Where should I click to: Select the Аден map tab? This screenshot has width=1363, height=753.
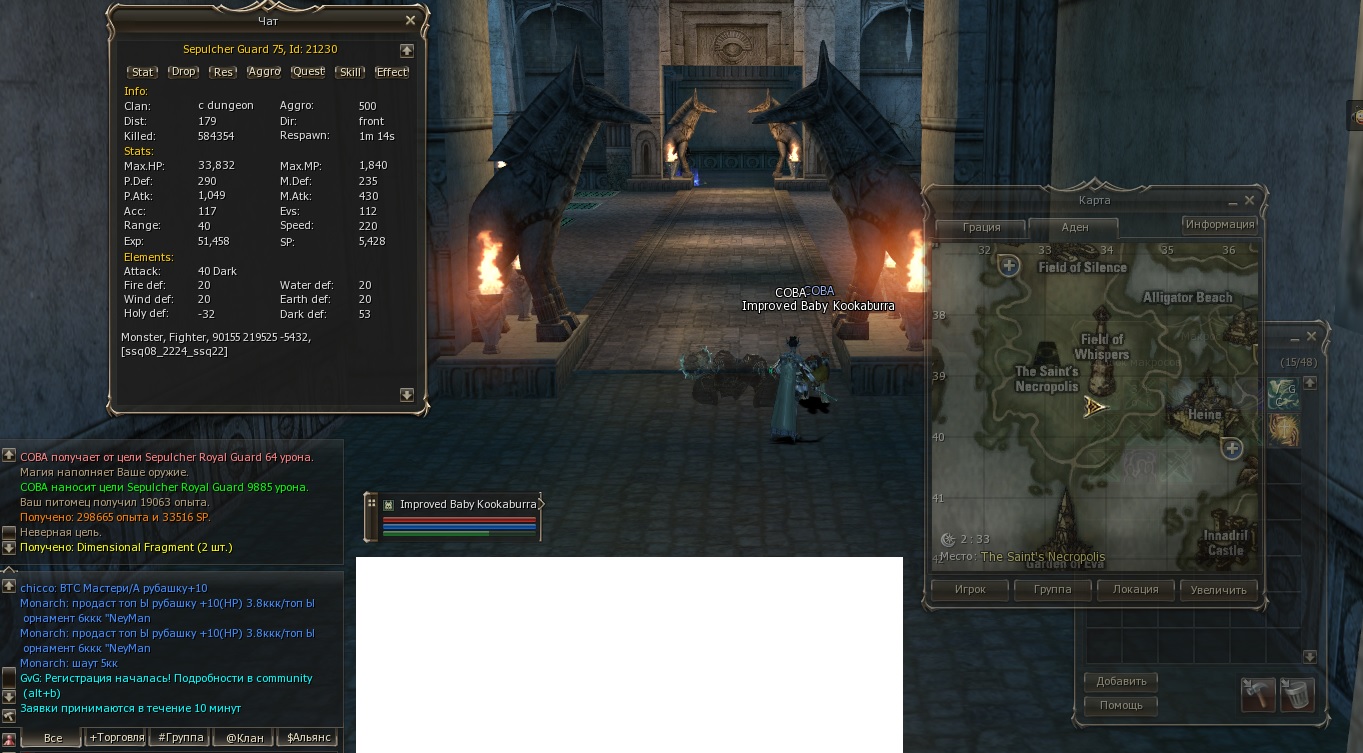[1074, 227]
